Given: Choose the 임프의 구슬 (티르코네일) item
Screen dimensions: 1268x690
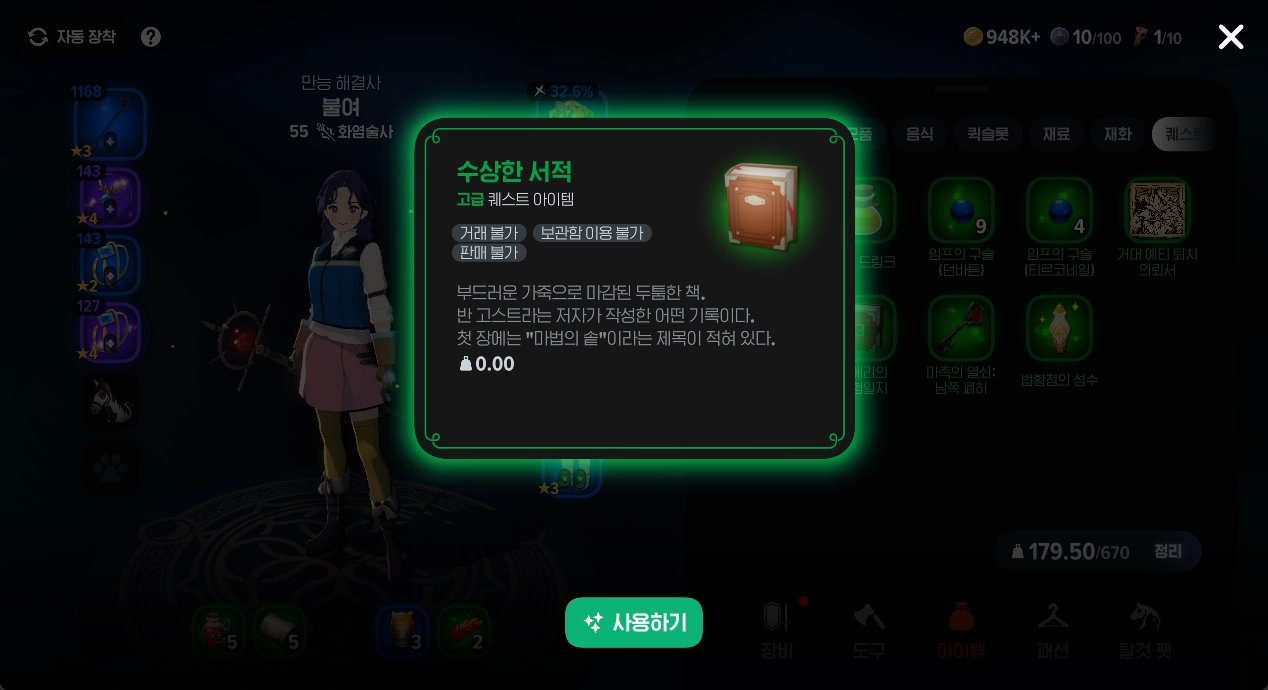Looking at the screenshot, I should coord(1059,210).
